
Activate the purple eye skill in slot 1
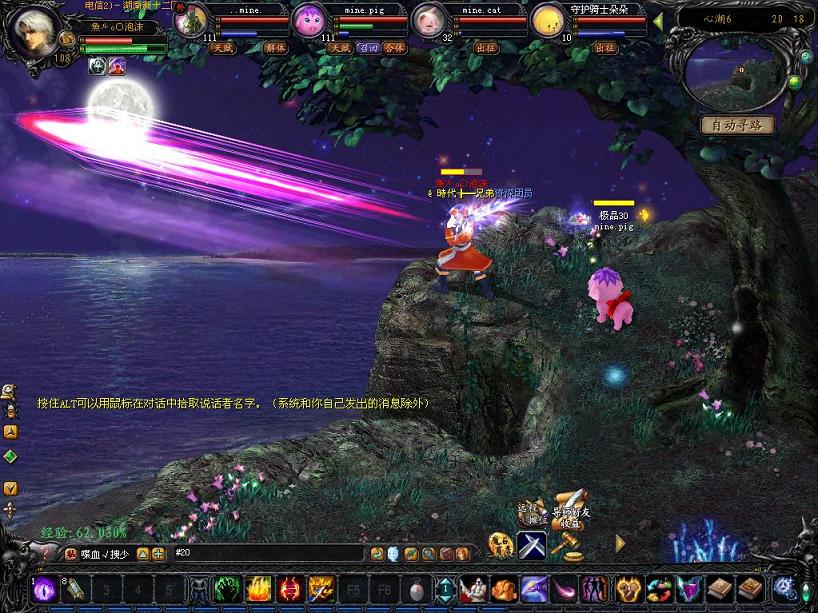[x=46, y=589]
